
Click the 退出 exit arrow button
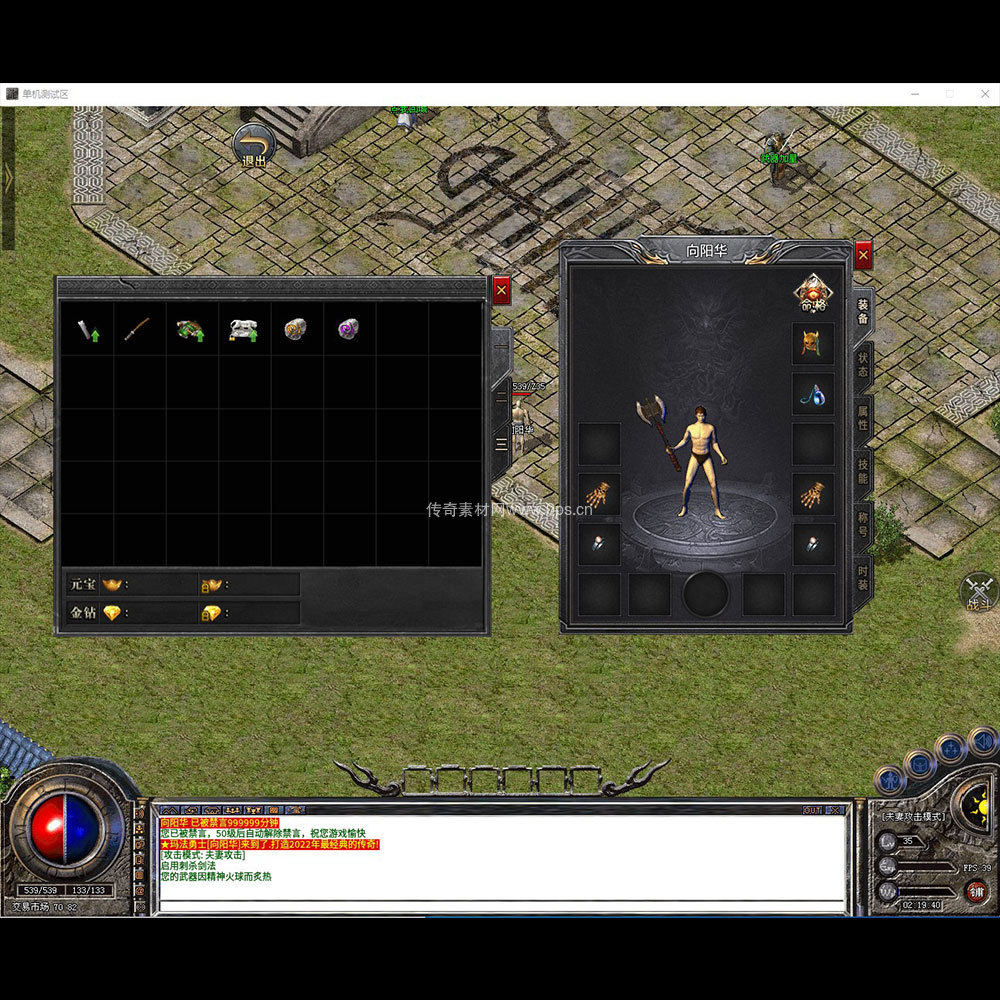pos(254,144)
